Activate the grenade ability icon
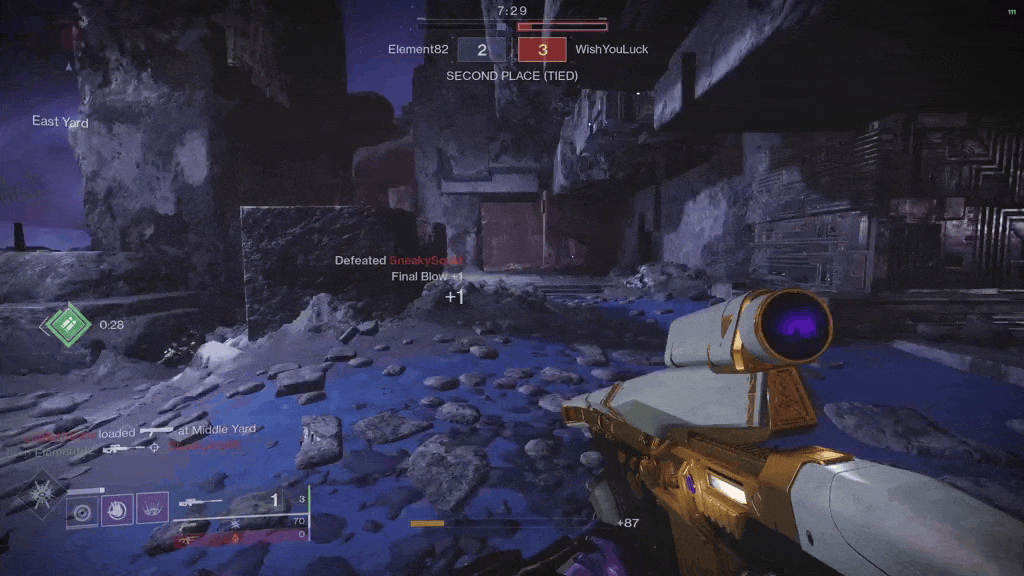 pyautogui.click(x=83, y=510)
